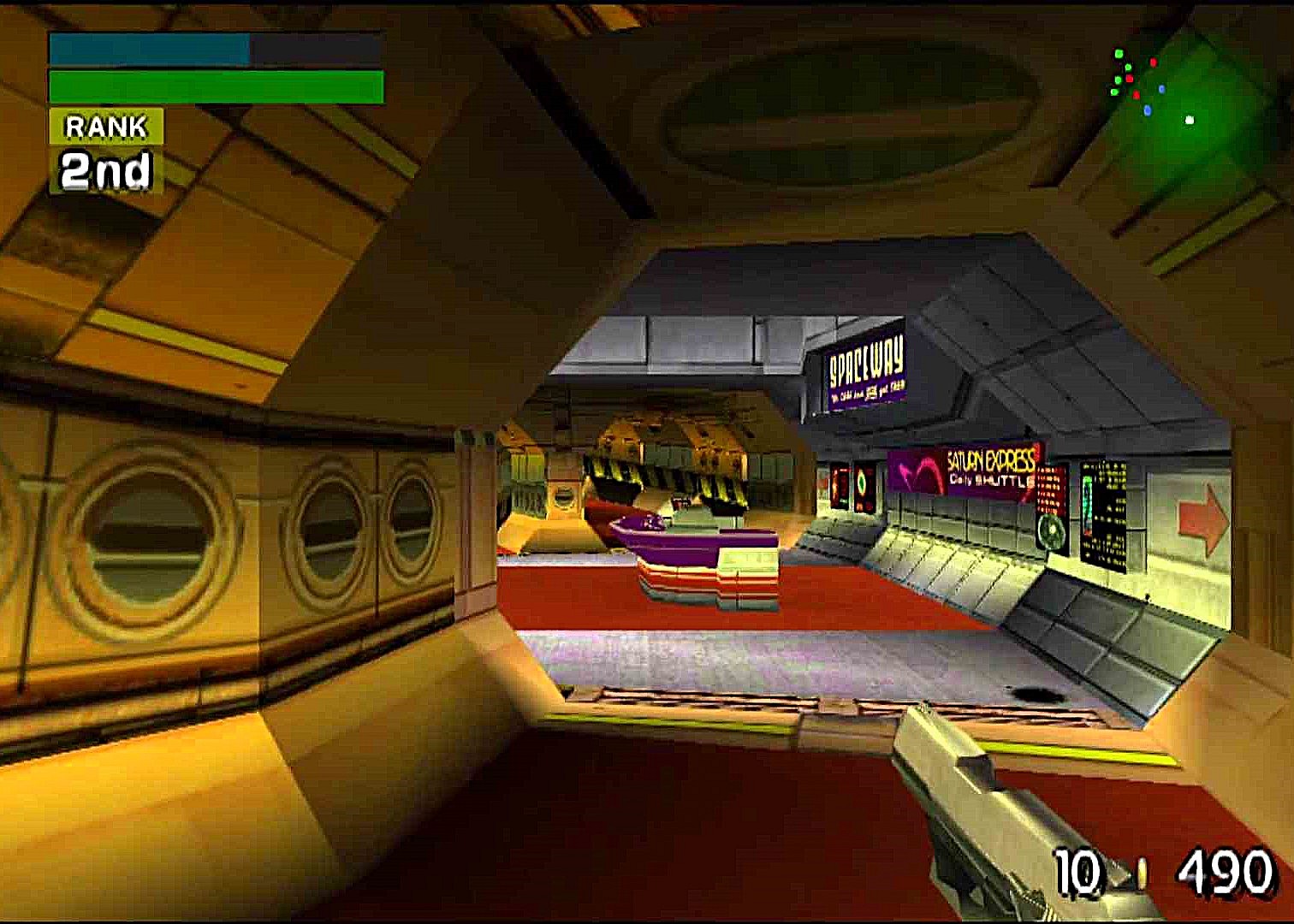Viewport: 1294px width, 924px height.
Task: Expand the 2nd place rank indicator
Action: 104,169
